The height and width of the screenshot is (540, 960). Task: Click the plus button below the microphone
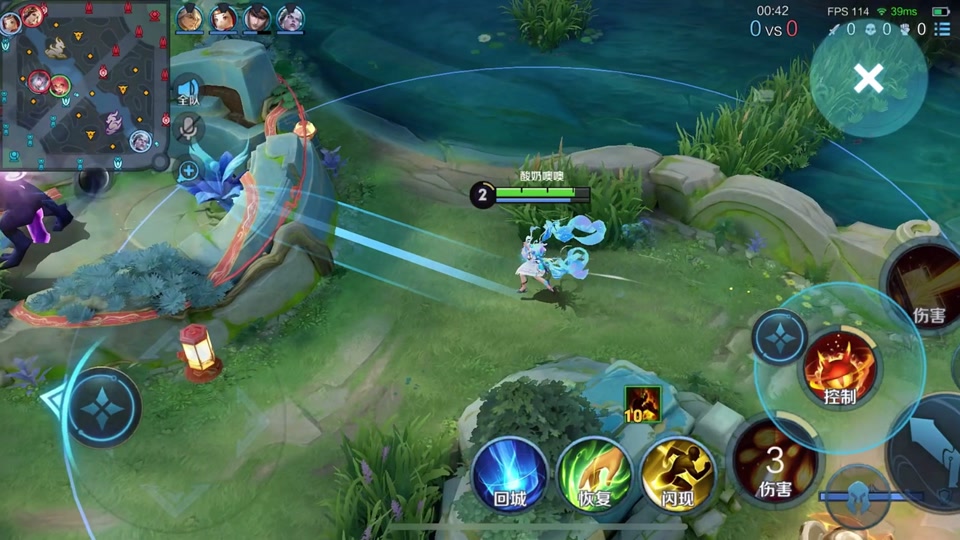pyautogui.click(x=188, y=171)
